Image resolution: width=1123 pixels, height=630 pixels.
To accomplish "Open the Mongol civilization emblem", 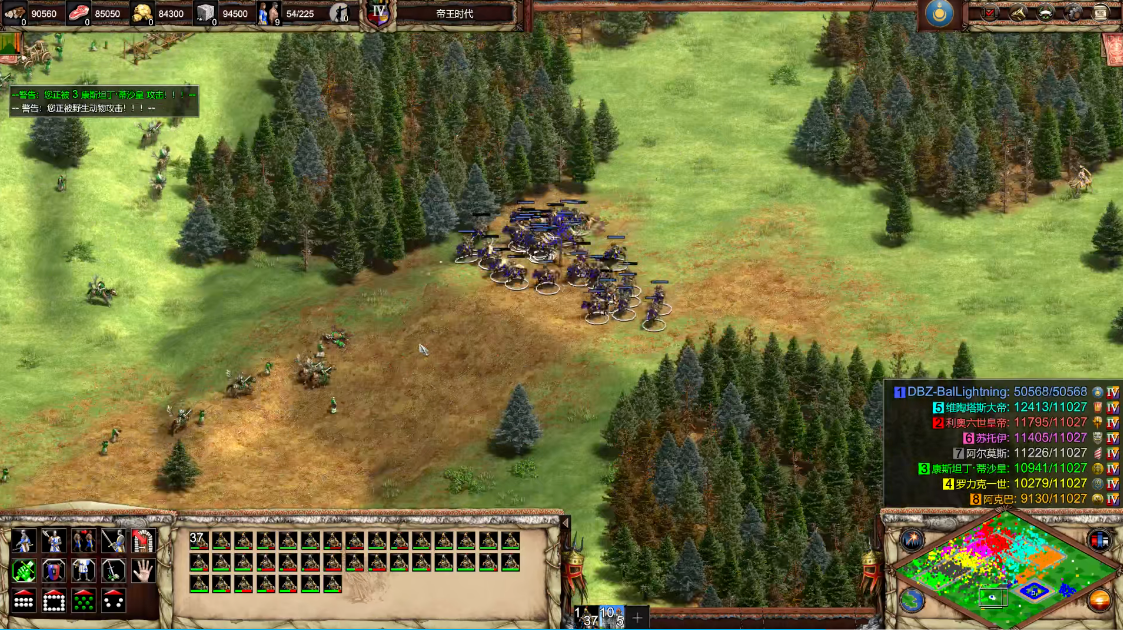I will tap(937, 13).
